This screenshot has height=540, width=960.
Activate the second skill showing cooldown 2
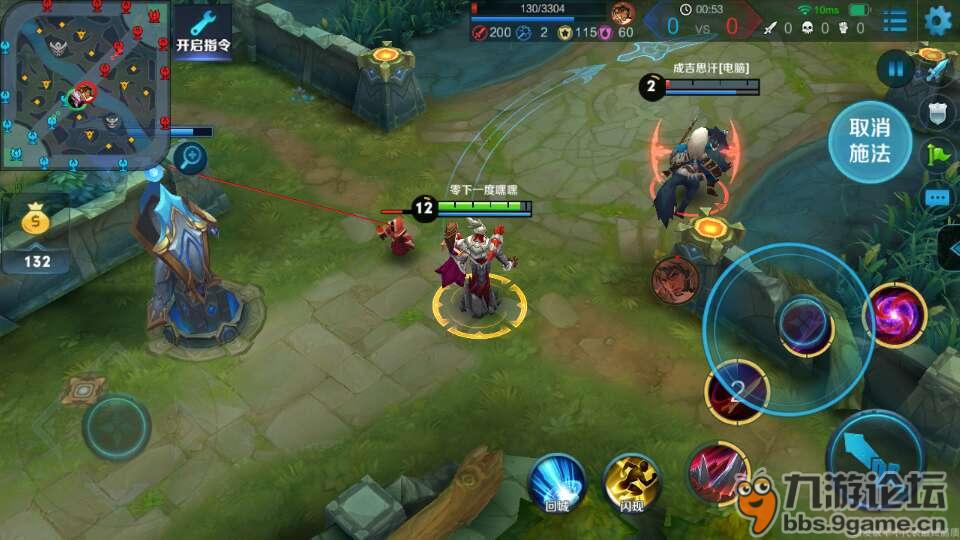tap(737, 390)
